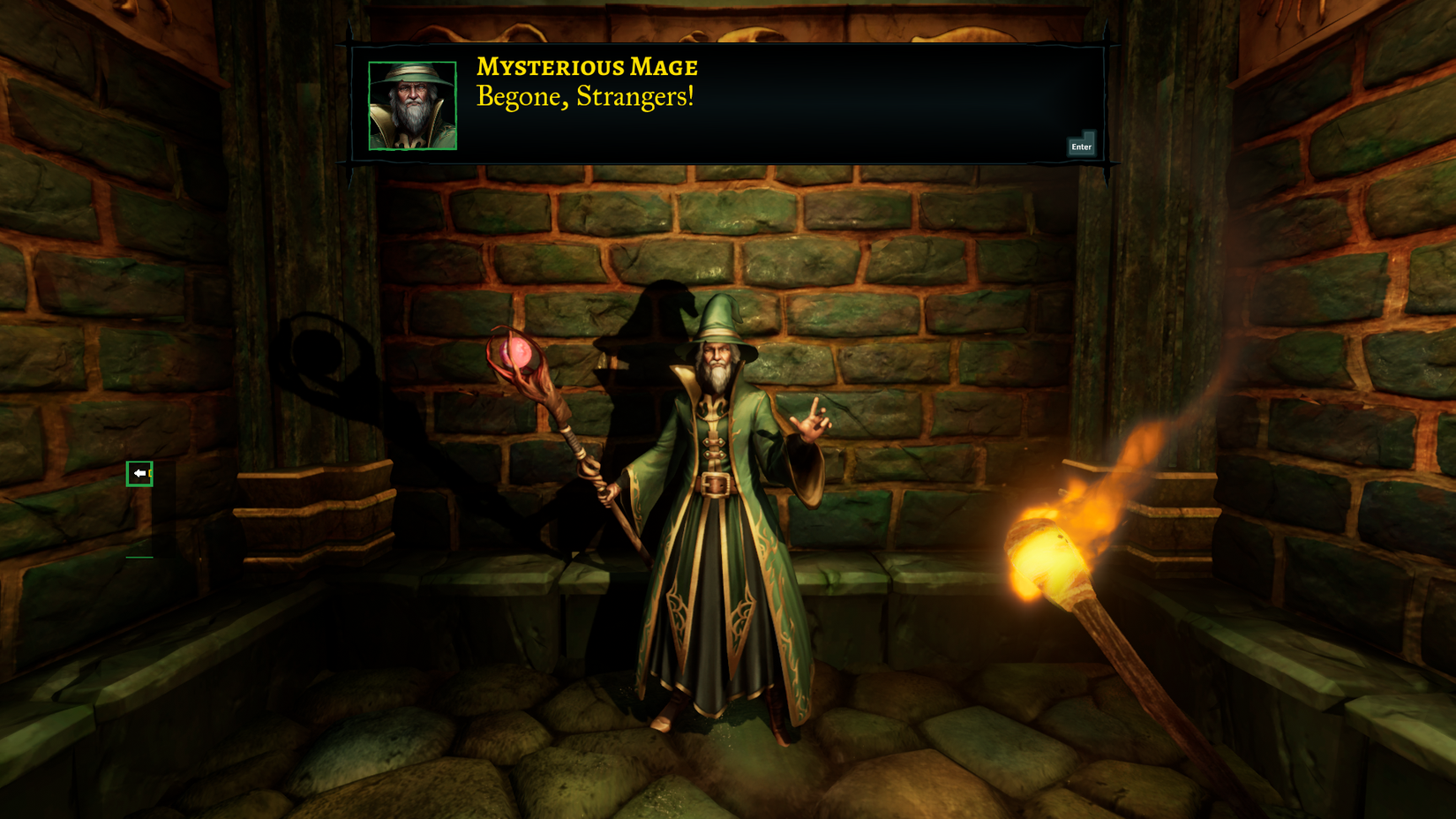Click the dialogue text 'Begone, Strangers!'
The height and width of the screenshot is (819, 1456).
tap(585, 97)
